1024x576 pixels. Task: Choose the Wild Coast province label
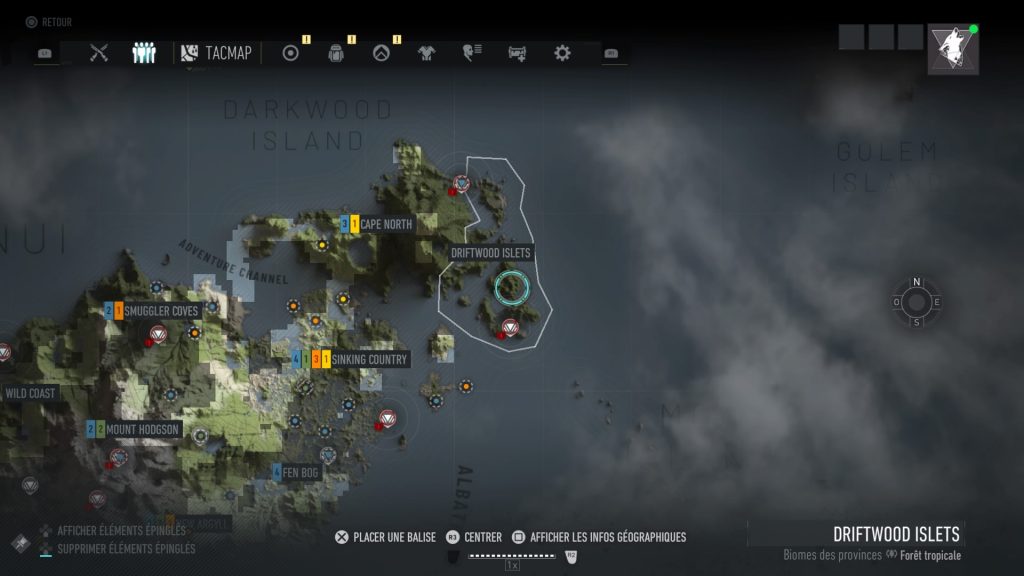(30, 393)
